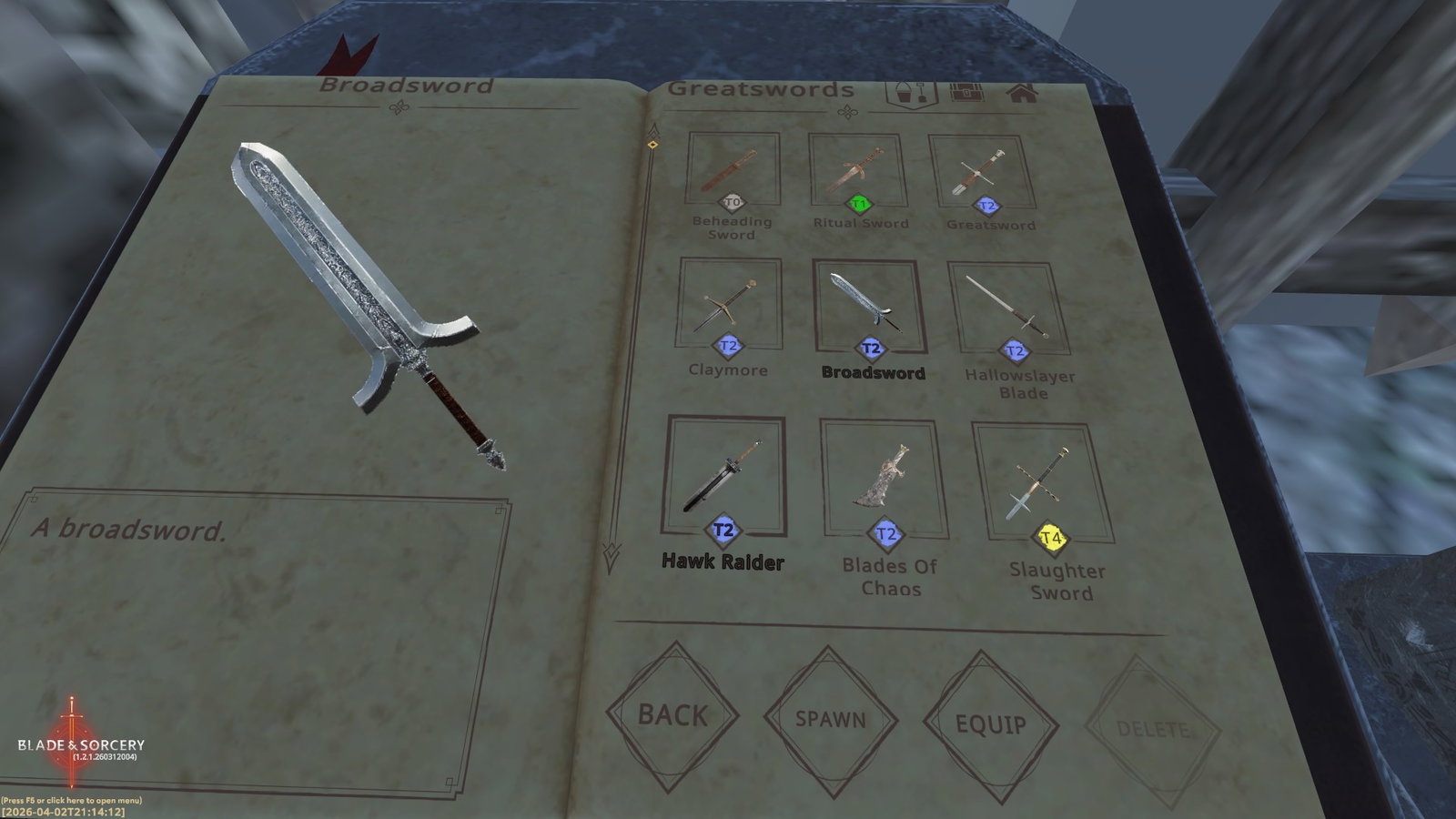Select the Hawk Raider sword
The width and height of the screenshot is (1456, 819).
point(724,476)
